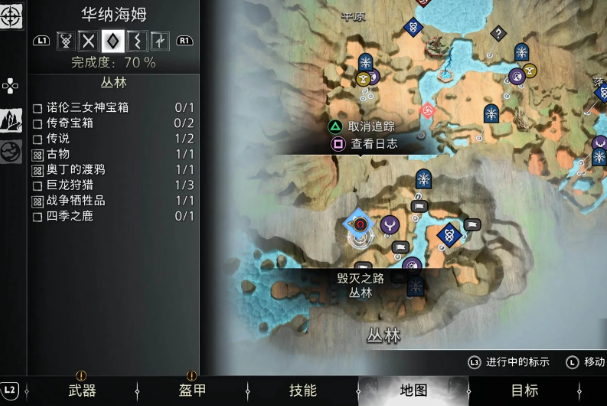
Task: Pick the zigzag rune realm icon
Action: coord(135,42)
